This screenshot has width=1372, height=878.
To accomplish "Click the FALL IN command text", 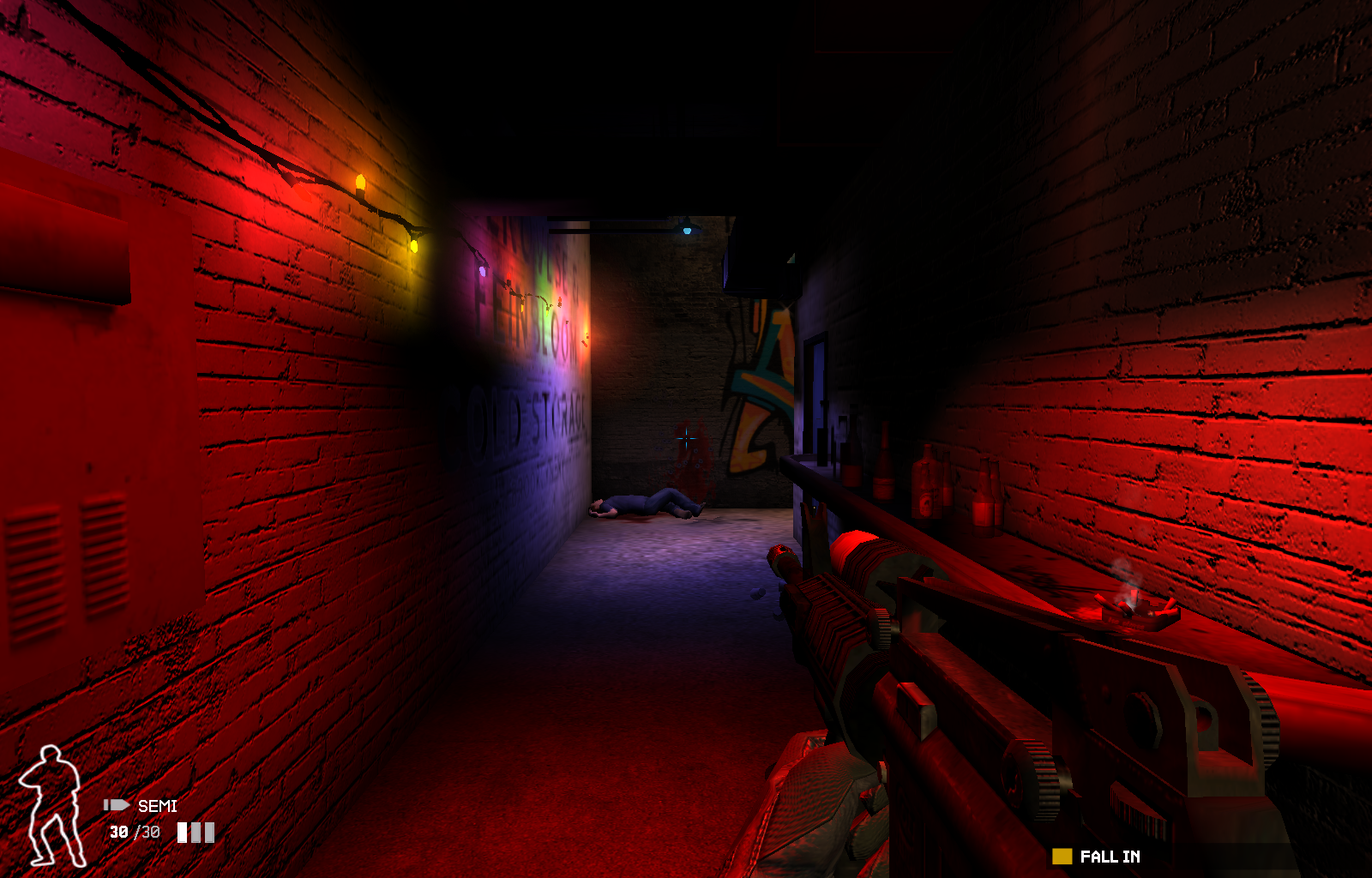I will point(1109,856).
